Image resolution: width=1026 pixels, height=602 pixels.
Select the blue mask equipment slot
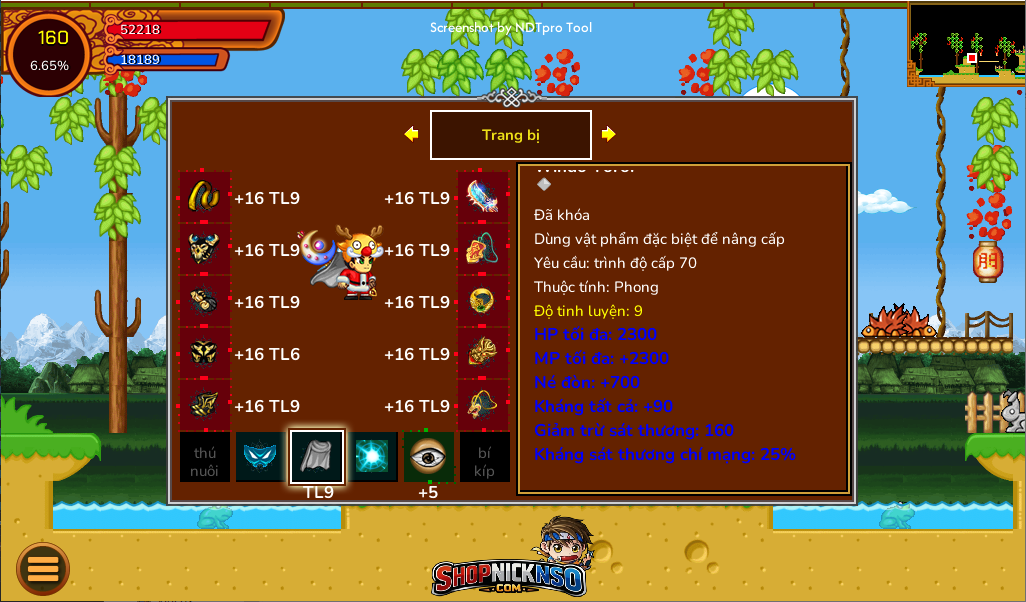pyautogui.click(x=261, y=457)
